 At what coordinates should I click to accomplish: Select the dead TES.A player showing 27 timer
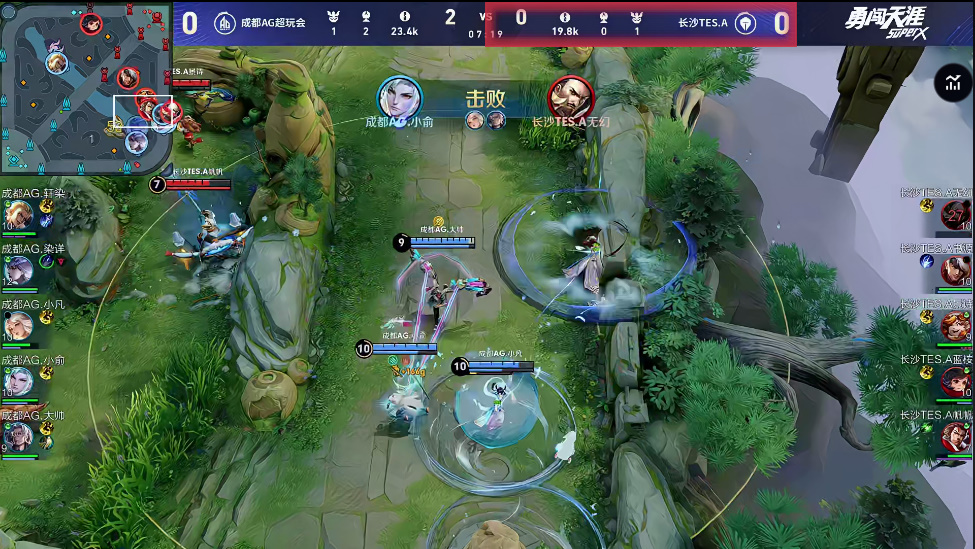tap(956, 215)
